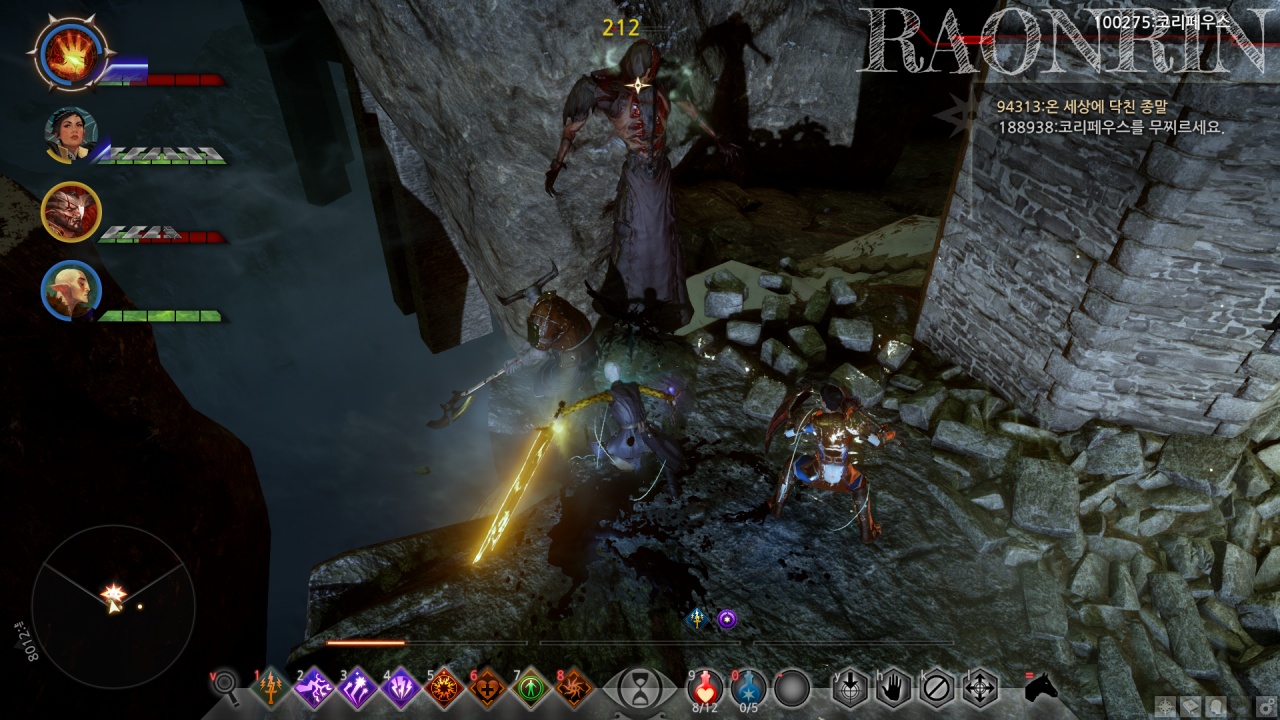The image size is (1280, 720).
Task: Cast the lightning staff ability in slot 1
Action: (272, 688)
